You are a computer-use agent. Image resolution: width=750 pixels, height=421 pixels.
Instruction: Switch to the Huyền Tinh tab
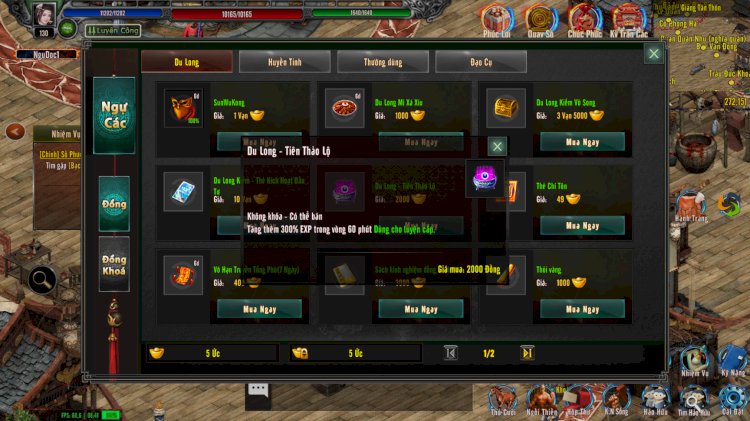284,62
